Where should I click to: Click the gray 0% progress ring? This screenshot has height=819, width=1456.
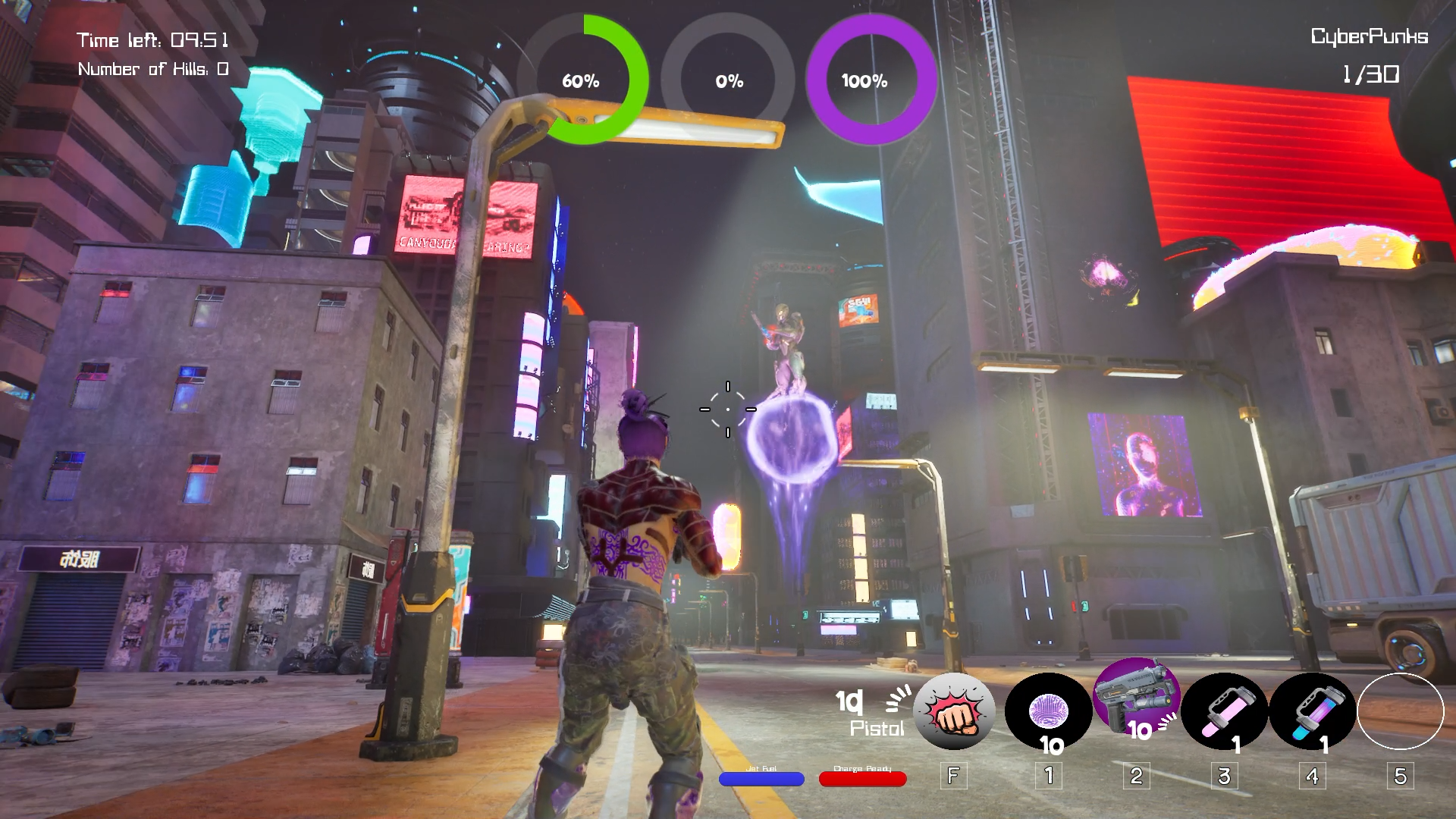[x=729, y=80]
